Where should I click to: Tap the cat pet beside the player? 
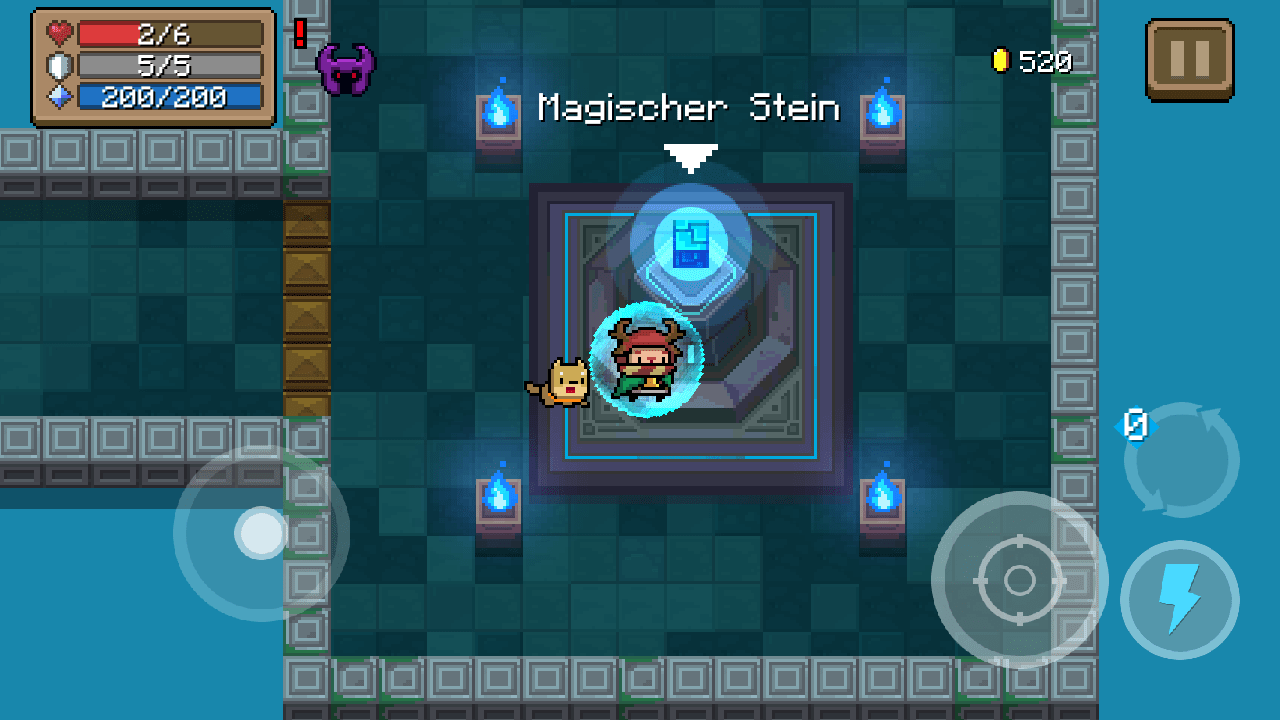[x=568, y=380]
